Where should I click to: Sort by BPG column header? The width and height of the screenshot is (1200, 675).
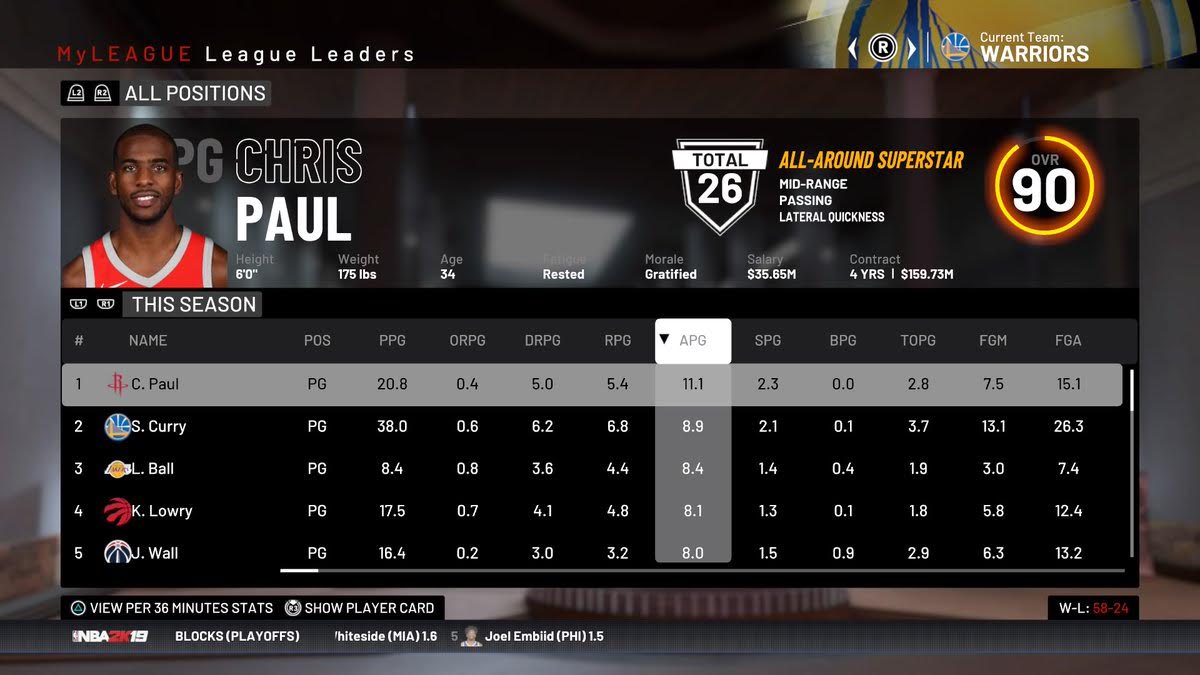pos(843,340)
